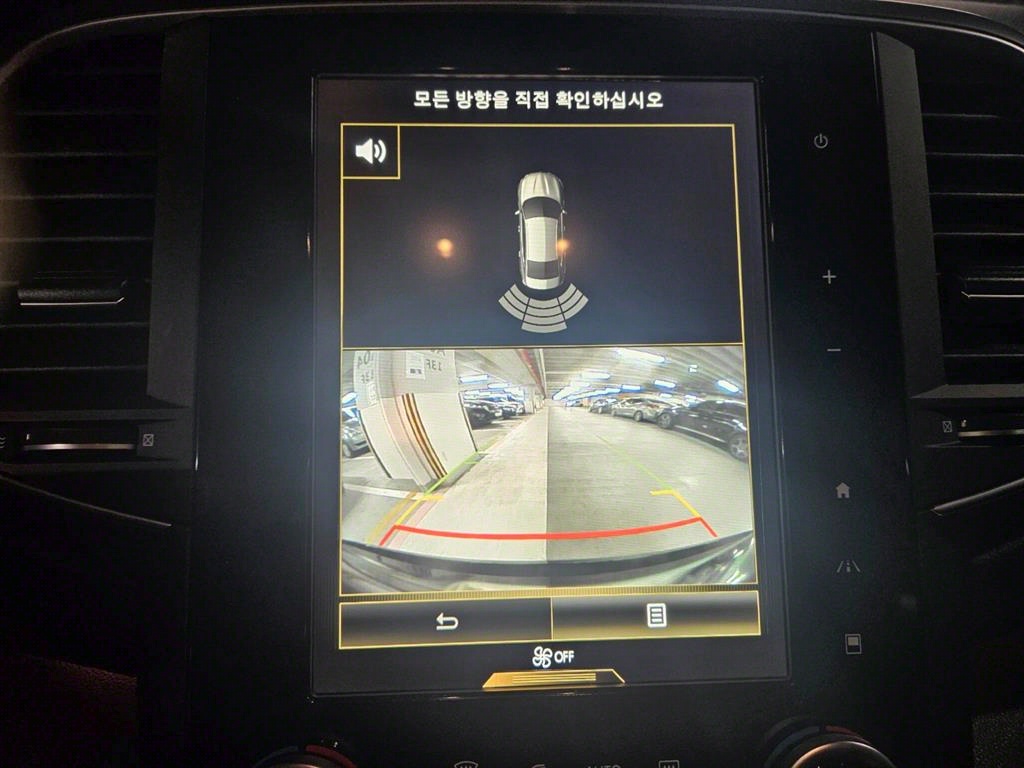
Task: Go to the home screen icon
Action: (843, 490)
